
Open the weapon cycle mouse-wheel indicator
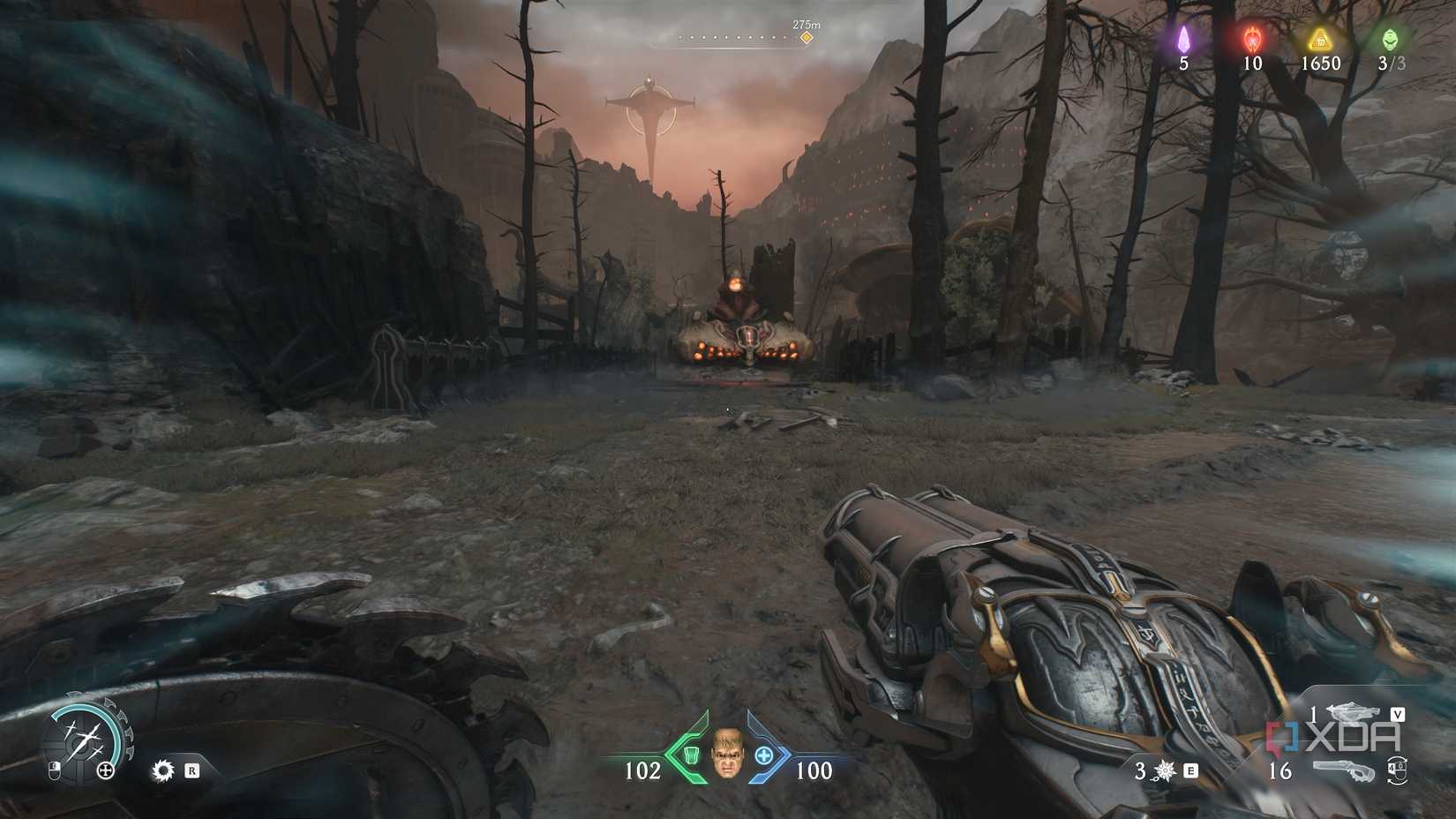click(x=1397, y=770)
